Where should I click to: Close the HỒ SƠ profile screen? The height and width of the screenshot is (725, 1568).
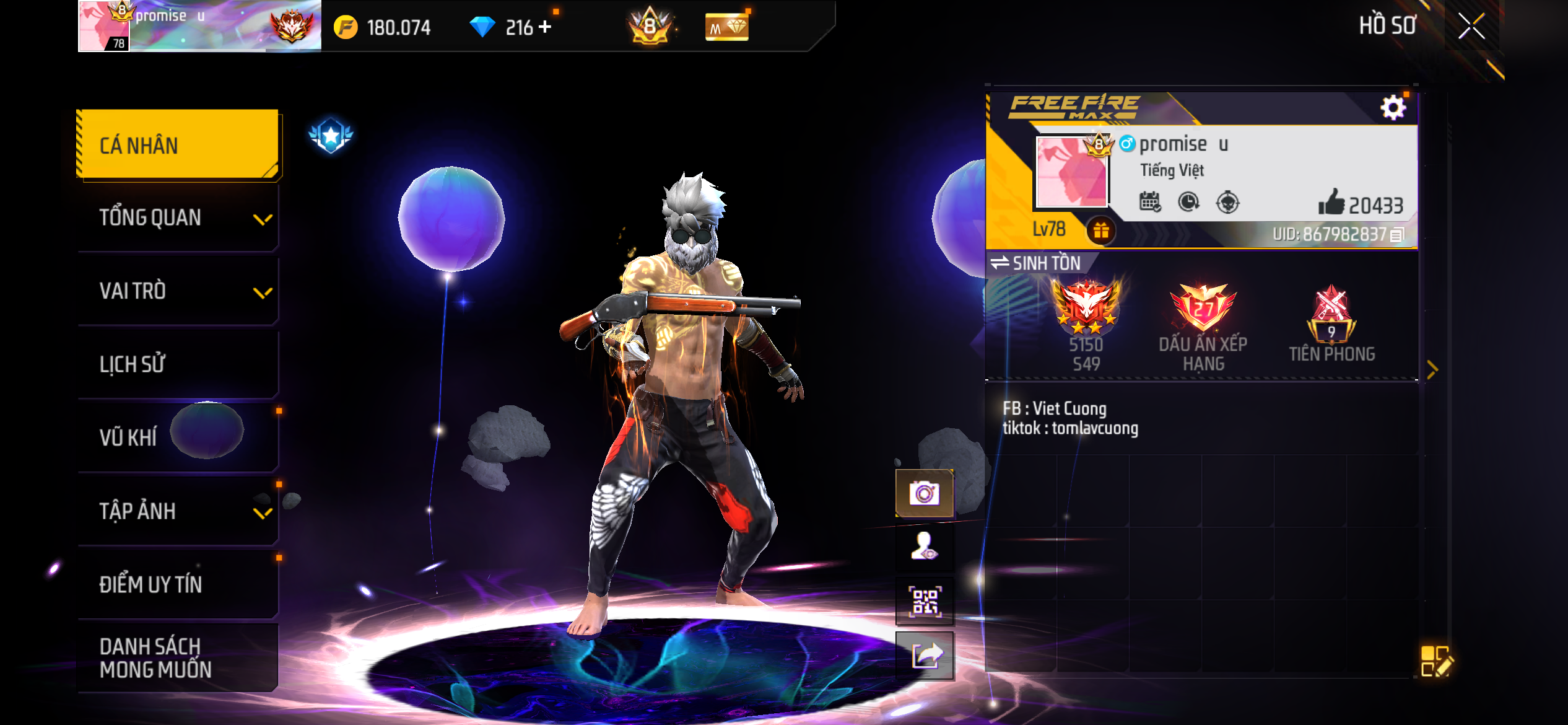1471,26
